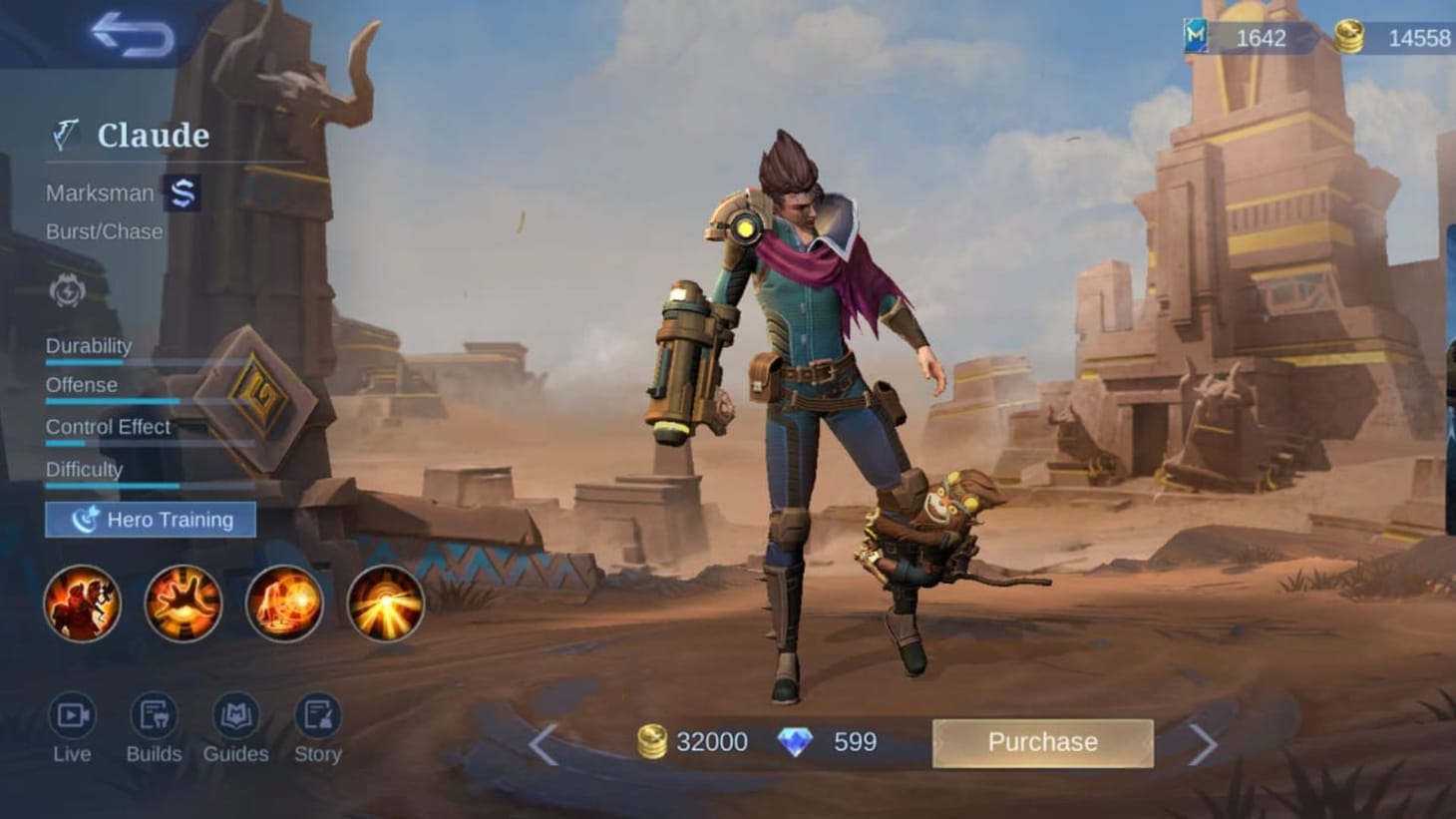The width and height of the screenshot is (1456, 819).
Task: Open the ultimate skill icon
Action: point(386,605)
